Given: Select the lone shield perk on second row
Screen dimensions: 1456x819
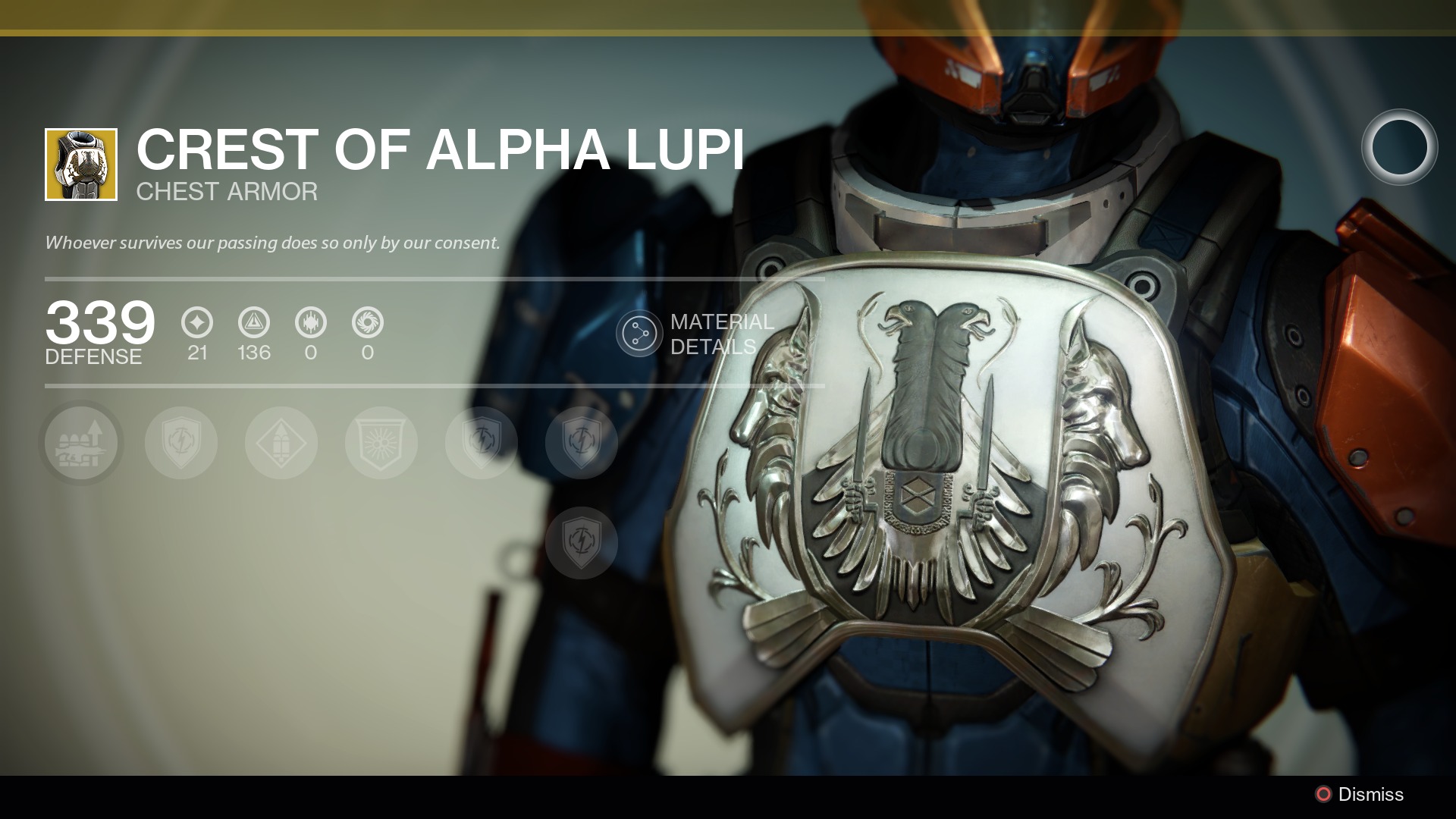Looking at the screenshot, I should coord(581,544).
